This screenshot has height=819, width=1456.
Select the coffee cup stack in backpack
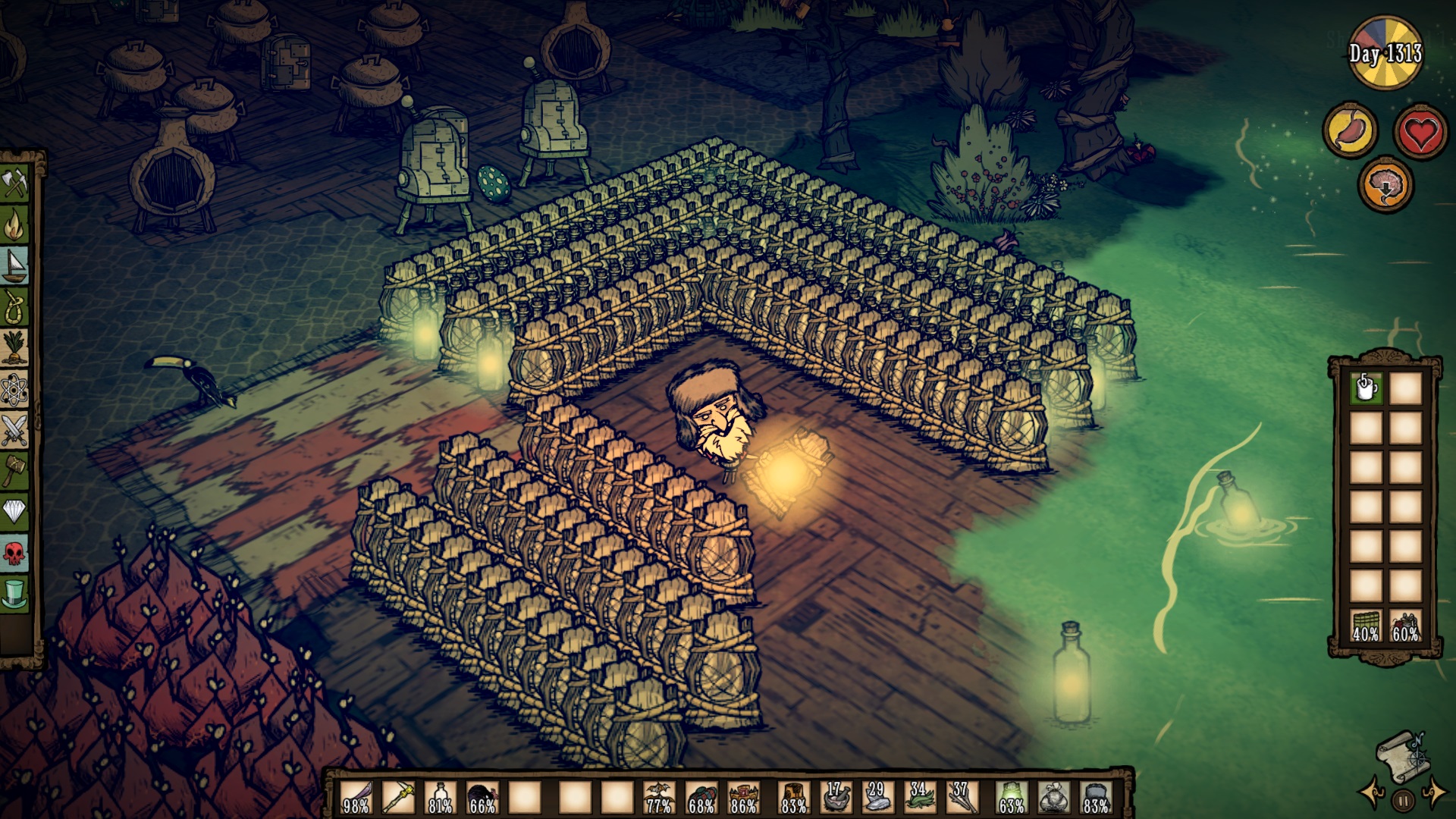point(1366,389)
